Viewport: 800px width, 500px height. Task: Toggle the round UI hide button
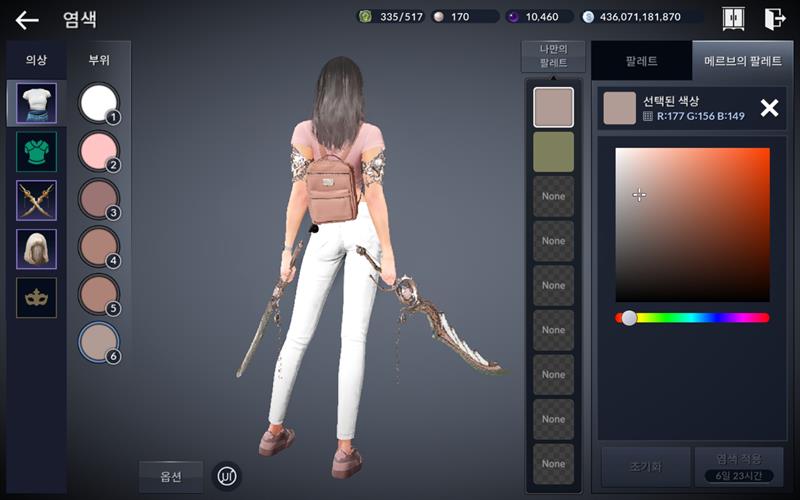click(x=228, y=476)
